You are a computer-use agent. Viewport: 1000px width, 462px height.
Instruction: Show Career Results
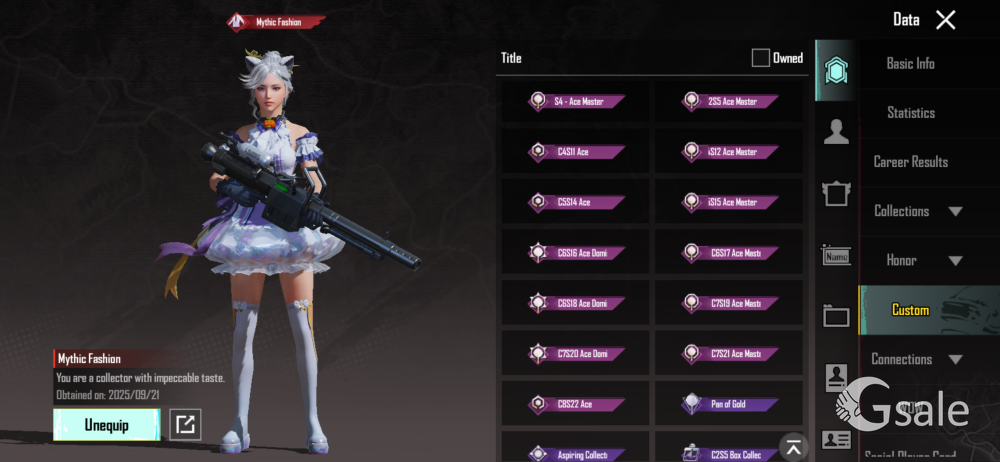(x=910, y=162)
